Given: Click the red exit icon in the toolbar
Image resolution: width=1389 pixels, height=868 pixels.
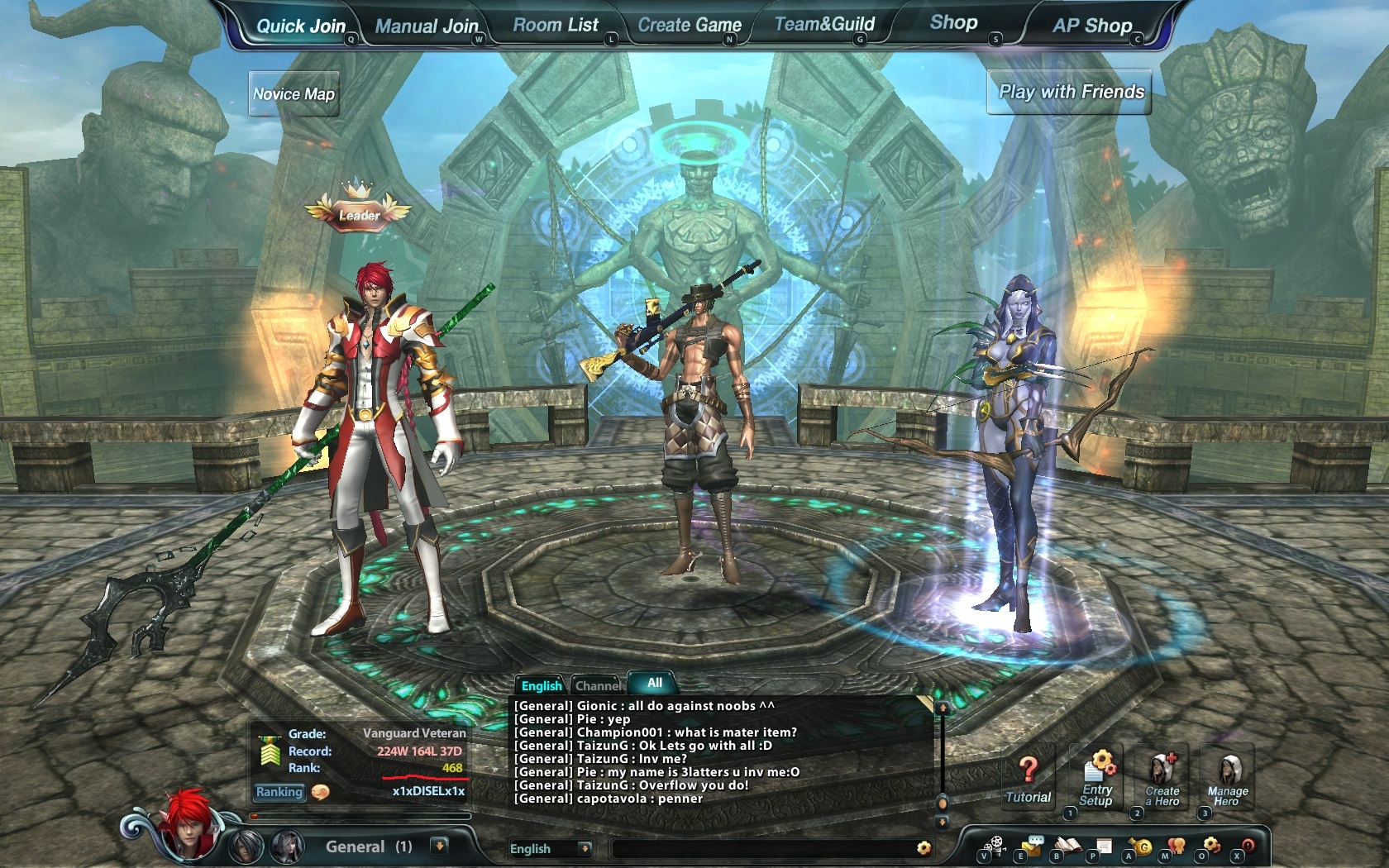Looking at the screenshot, I should pyautogui.click(x=1247, y=846).
